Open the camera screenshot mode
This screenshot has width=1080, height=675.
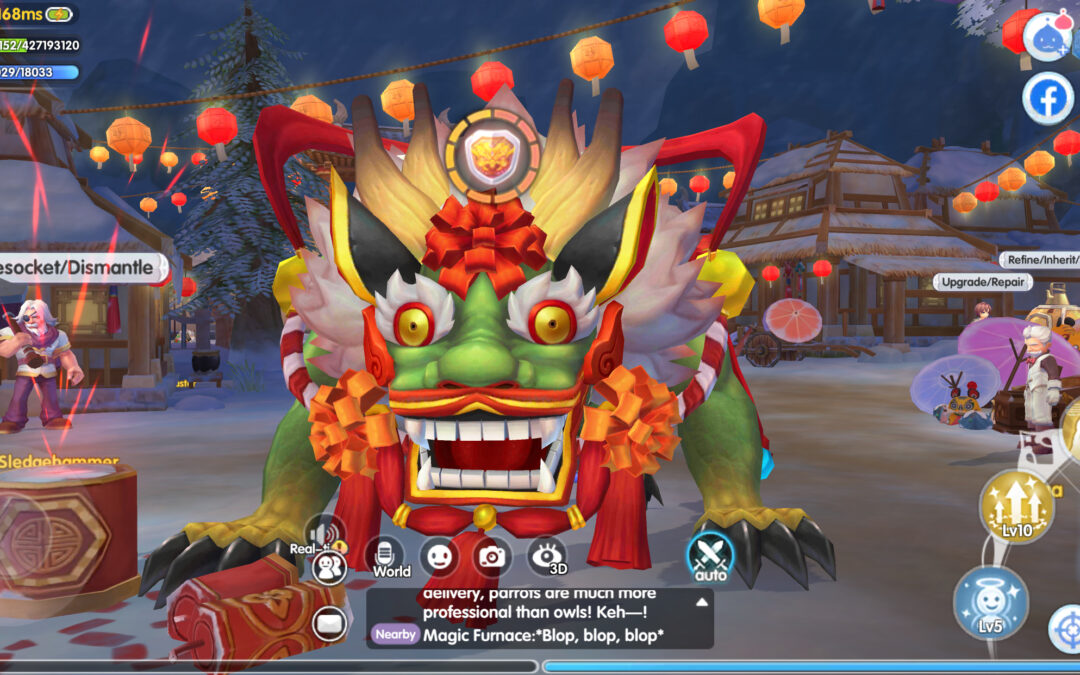pyautogui.click(x=491, y=556)
